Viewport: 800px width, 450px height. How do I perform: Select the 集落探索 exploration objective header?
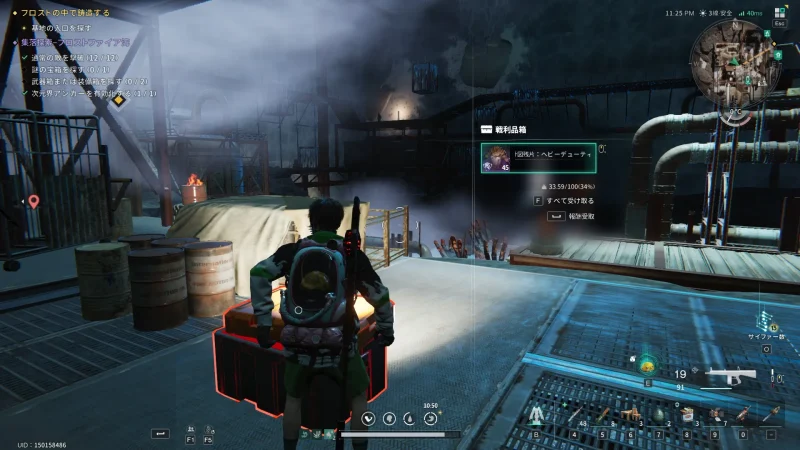click(70, 43)
